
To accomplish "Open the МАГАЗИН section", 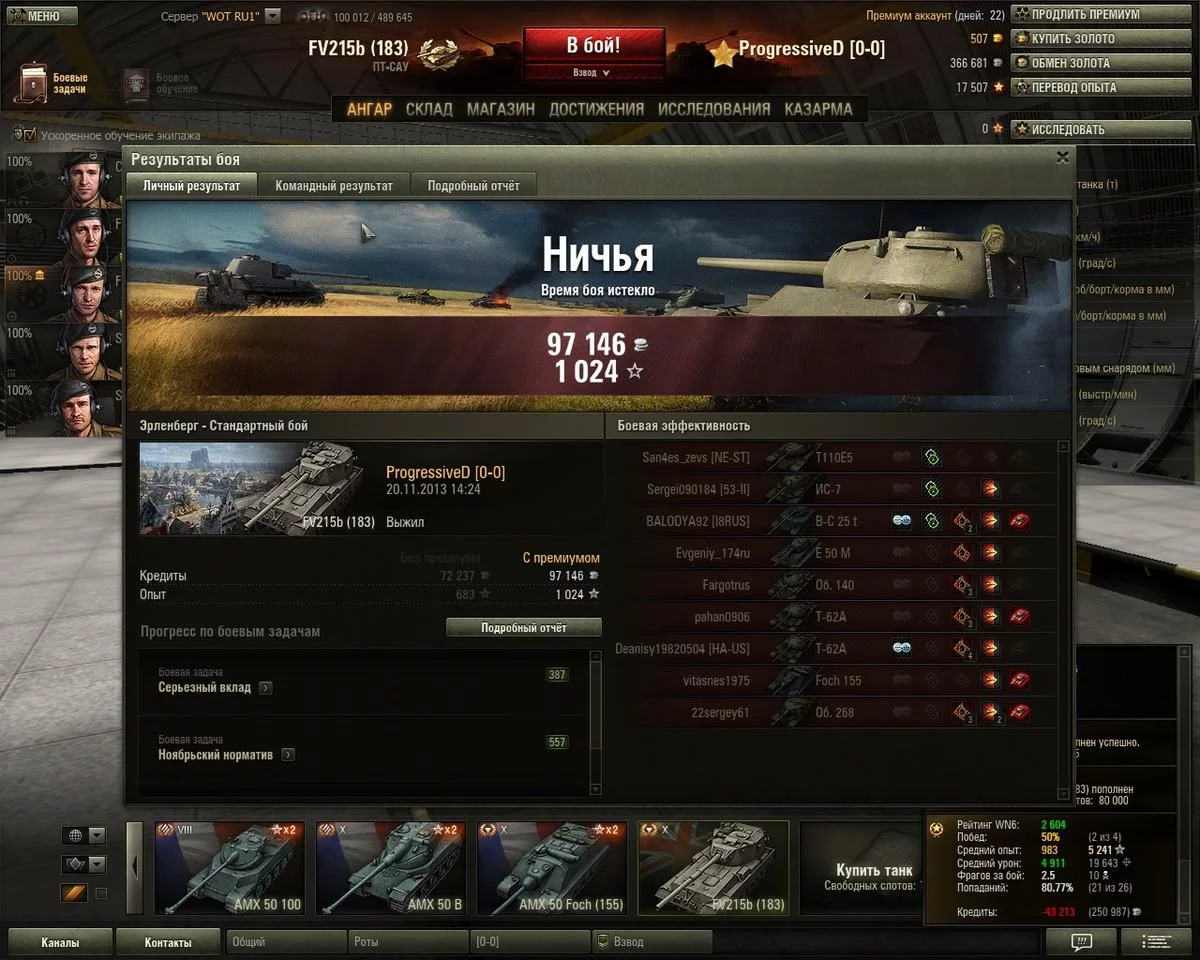I will 500,109.
